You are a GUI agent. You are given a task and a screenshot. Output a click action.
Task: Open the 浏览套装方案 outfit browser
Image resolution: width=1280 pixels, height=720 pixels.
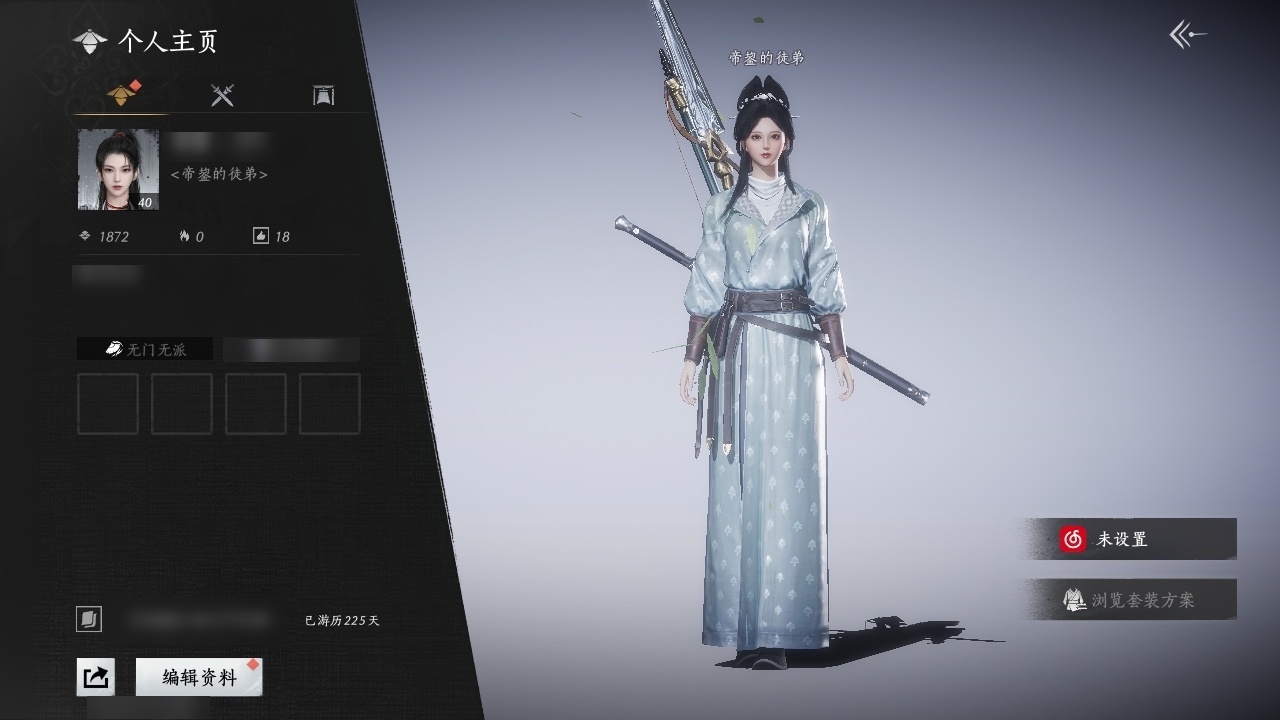coord(1131,600)
